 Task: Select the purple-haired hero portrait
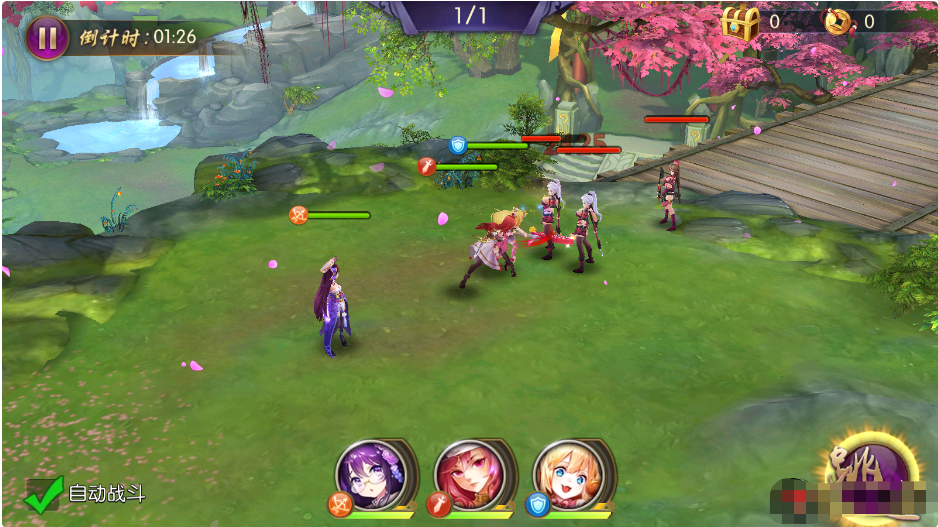point(371,472)
